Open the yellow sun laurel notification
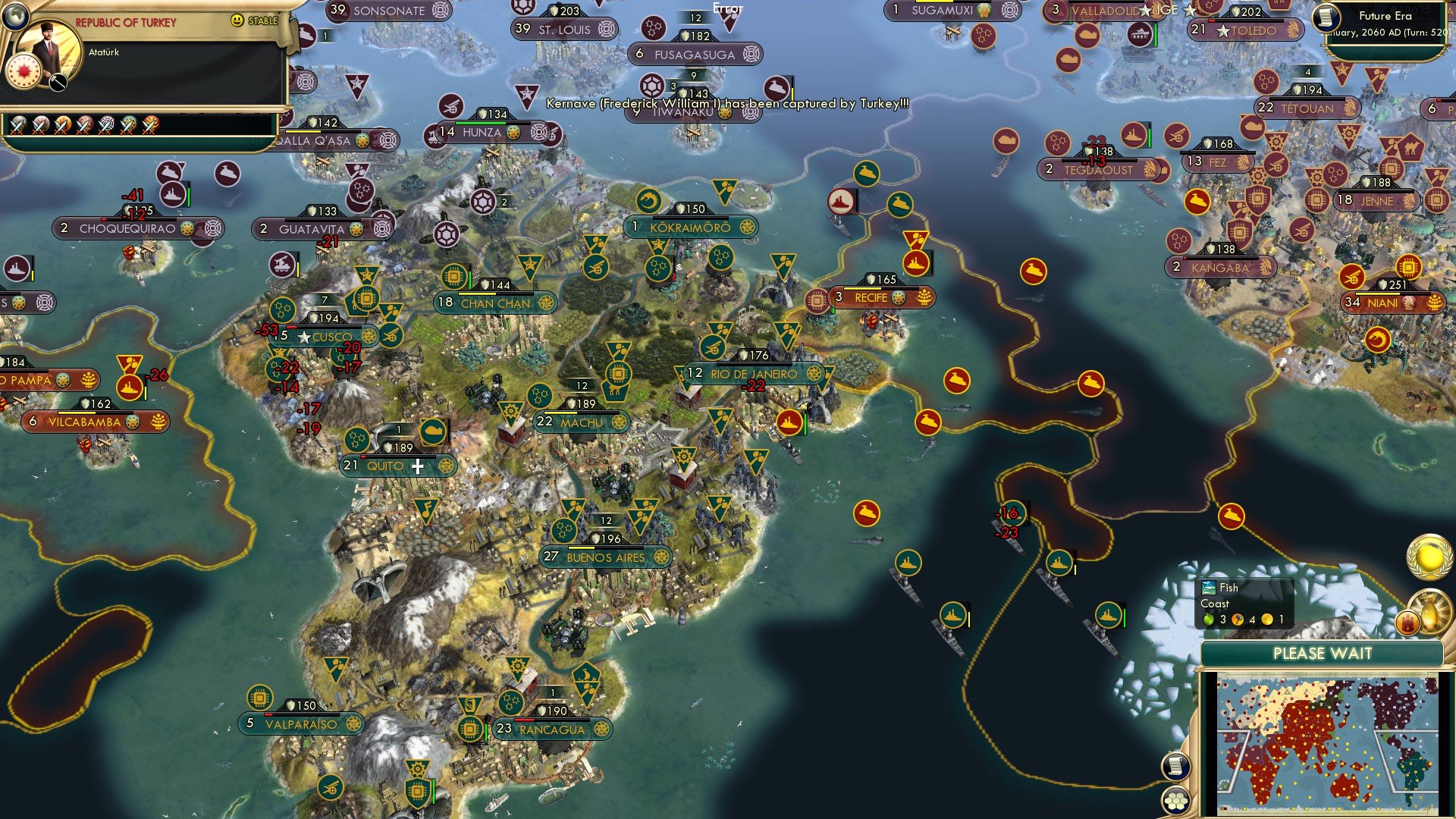1456x819 pixels. pos(1429,557)
